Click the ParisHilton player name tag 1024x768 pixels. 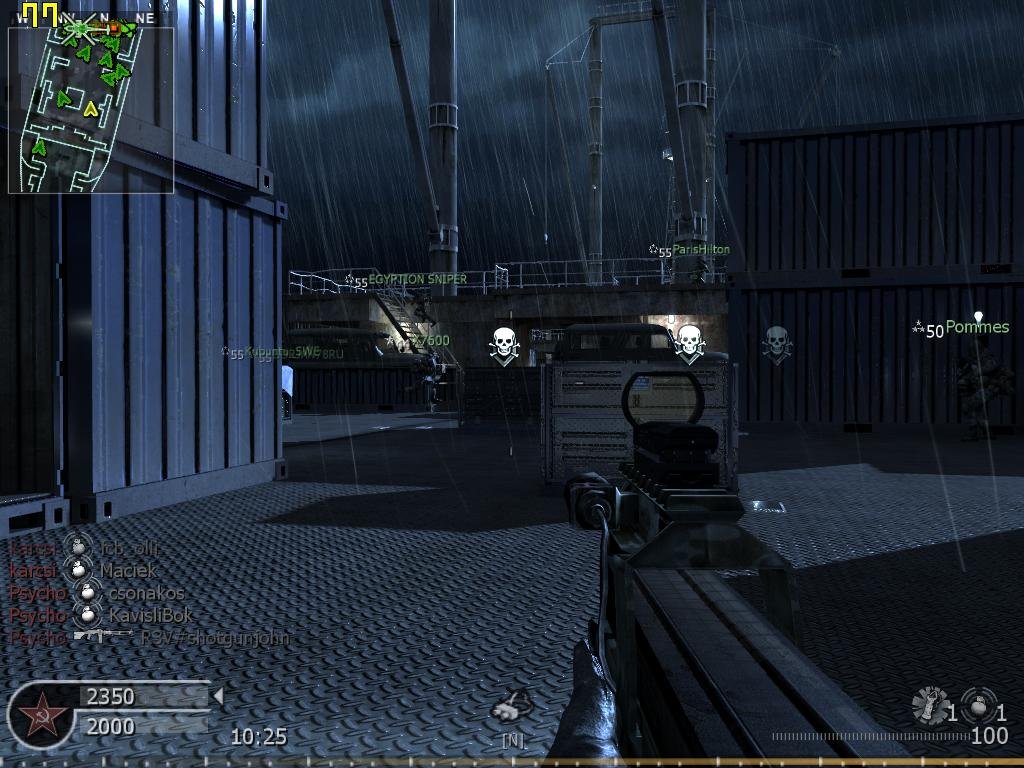(700, 250)
